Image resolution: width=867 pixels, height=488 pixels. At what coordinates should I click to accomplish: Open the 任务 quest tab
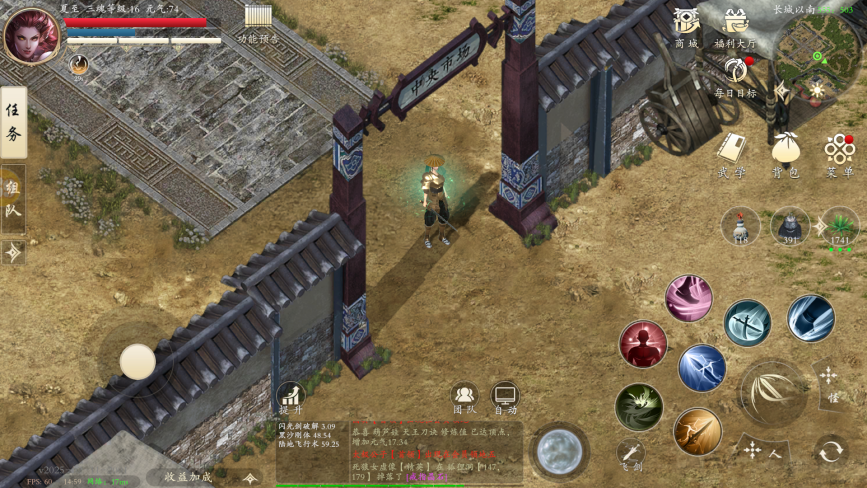point(13,121)
